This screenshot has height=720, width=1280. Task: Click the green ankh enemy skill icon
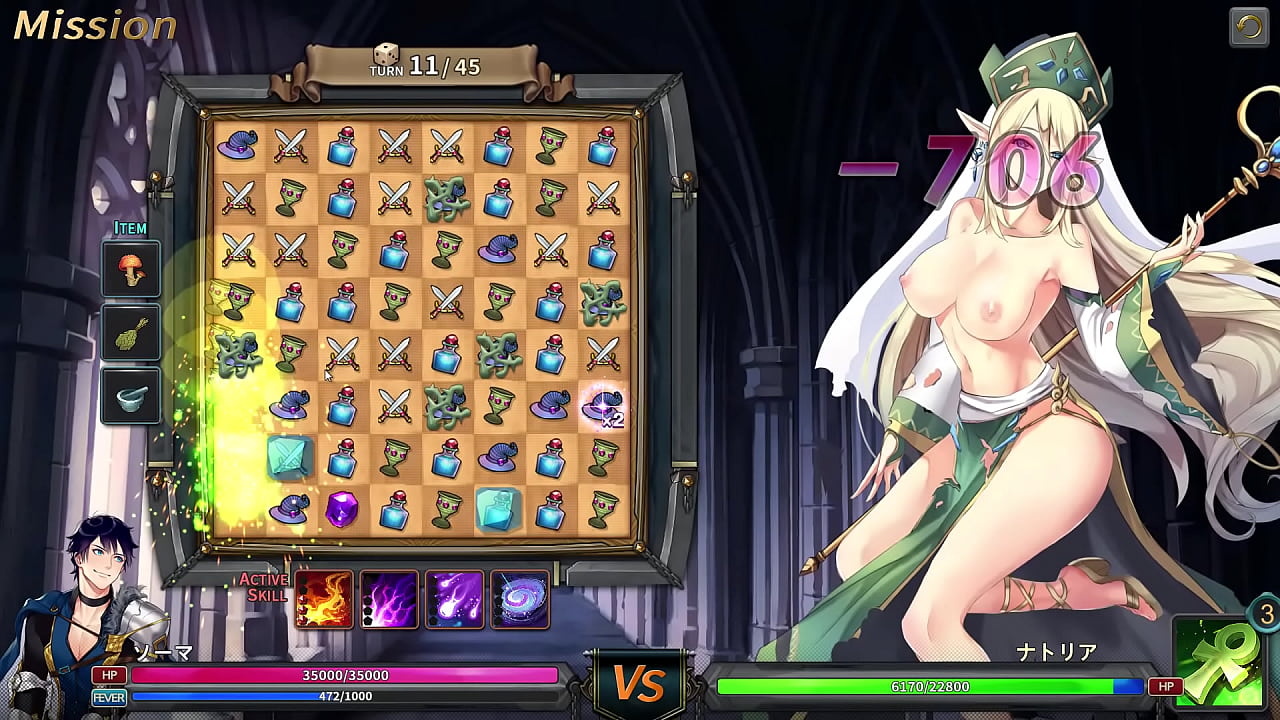[1218, 662]
